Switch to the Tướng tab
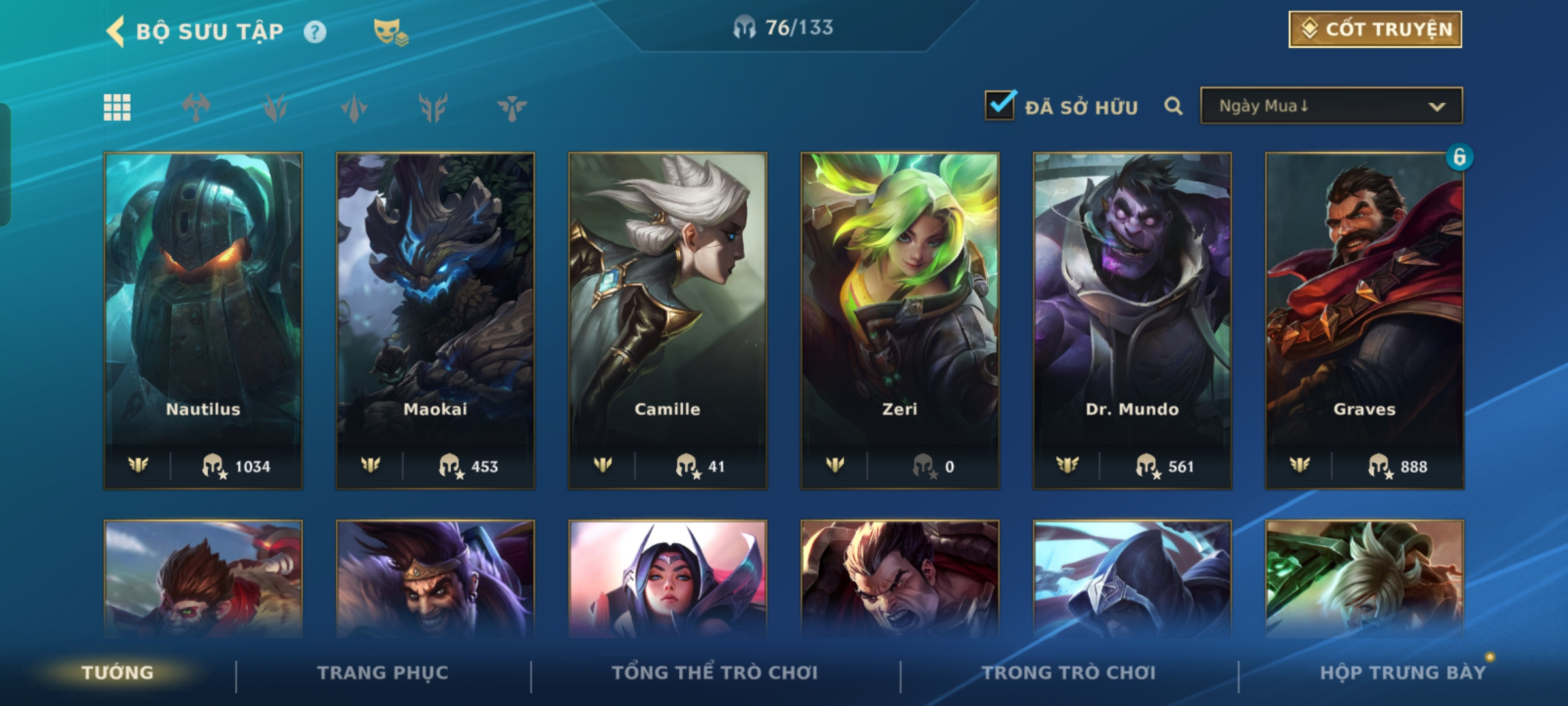The height and width of the screenshot is (706, 1568). point(118,673)
